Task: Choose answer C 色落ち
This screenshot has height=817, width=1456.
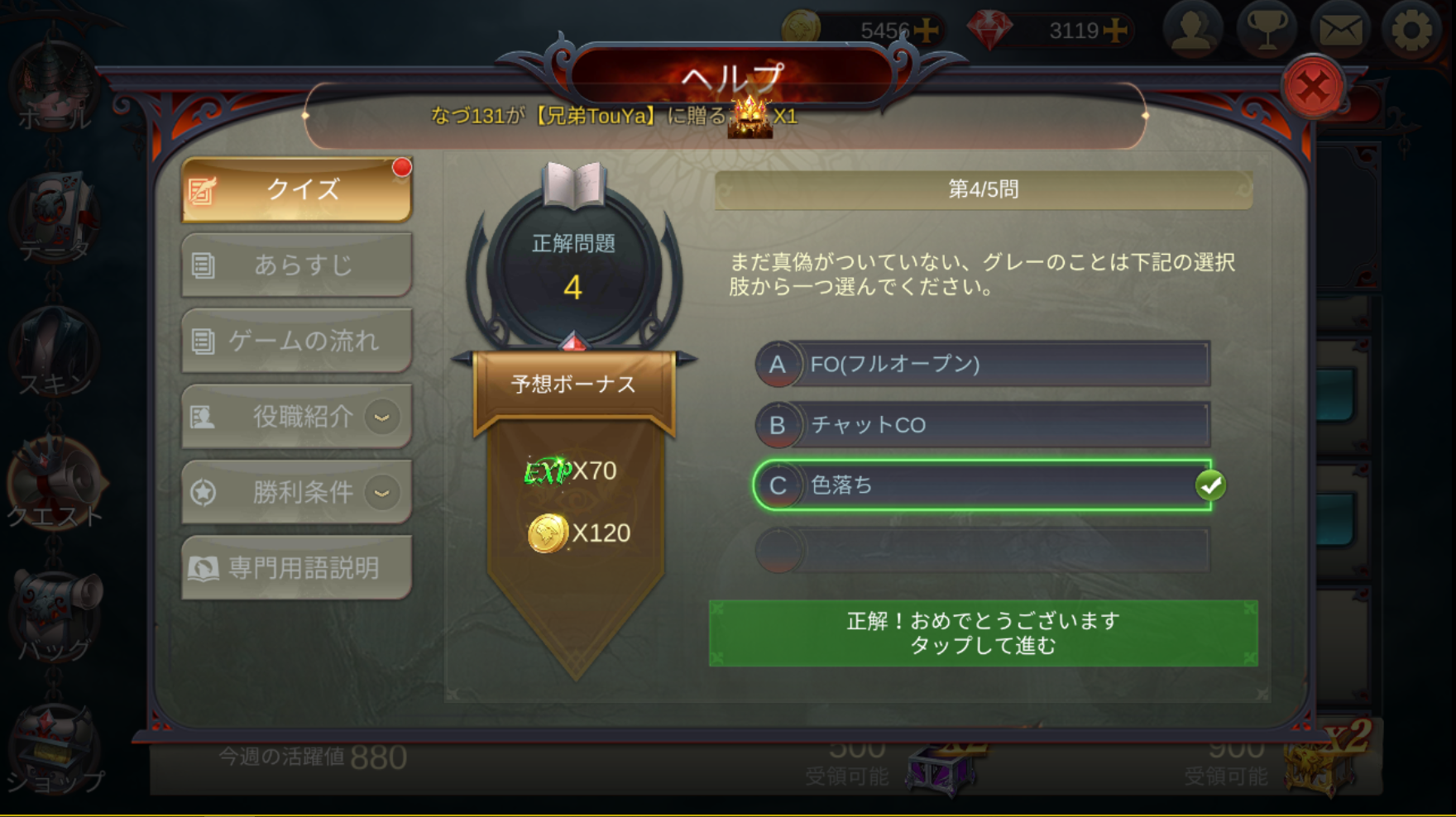Action: tap(983, 485)
